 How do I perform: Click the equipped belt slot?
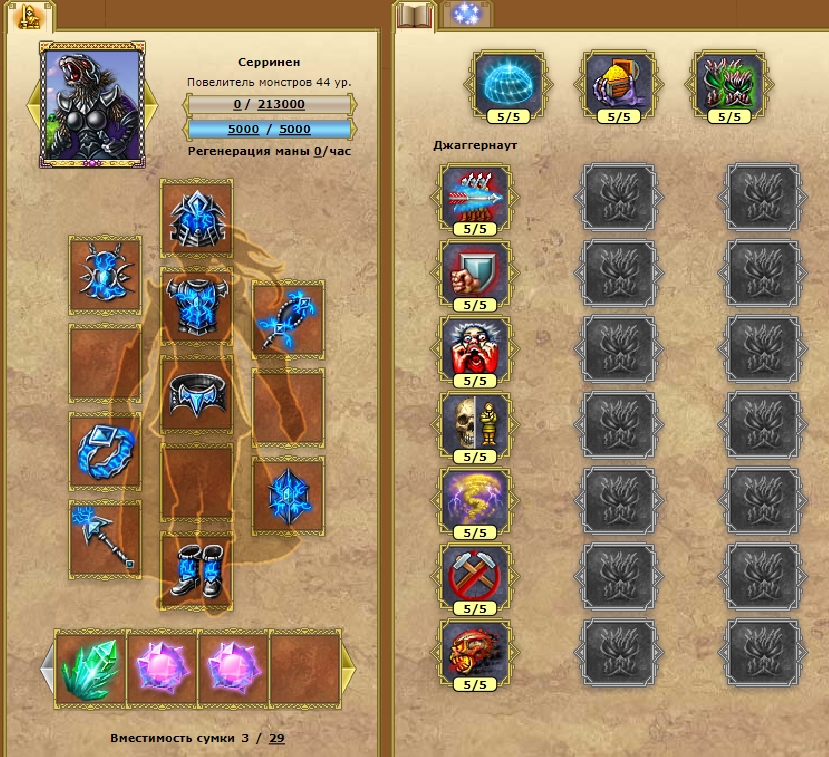[x=196, y=395]
